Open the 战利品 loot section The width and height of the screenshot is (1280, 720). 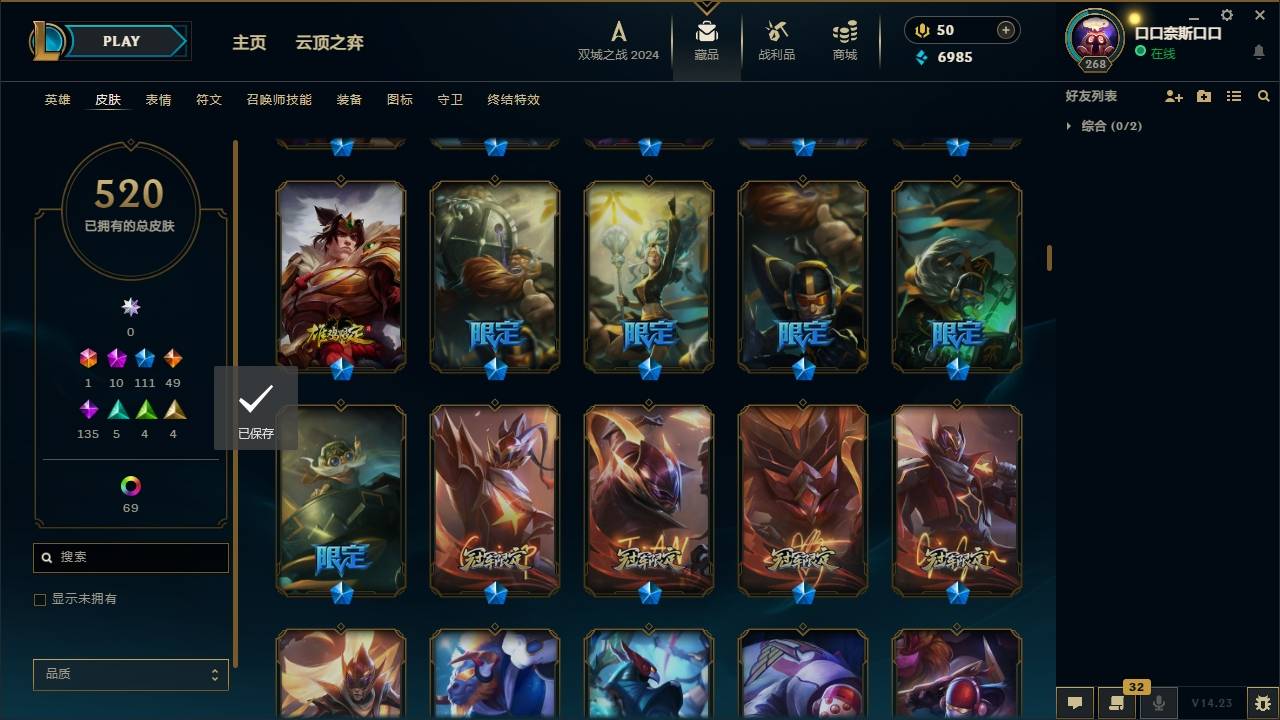click(x=776, y=42)
